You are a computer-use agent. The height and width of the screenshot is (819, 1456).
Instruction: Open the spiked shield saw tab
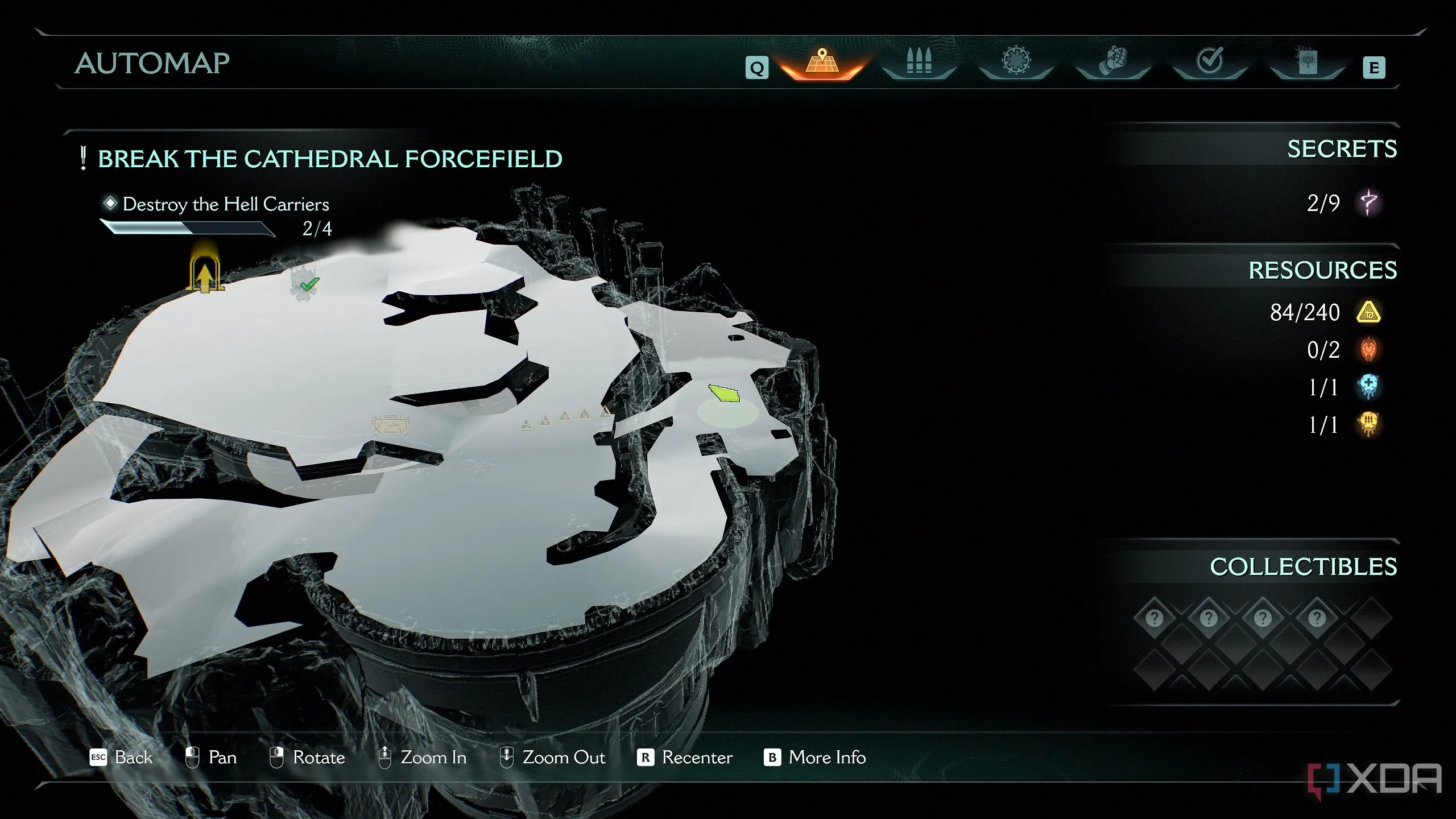(x=1016, y=61)
